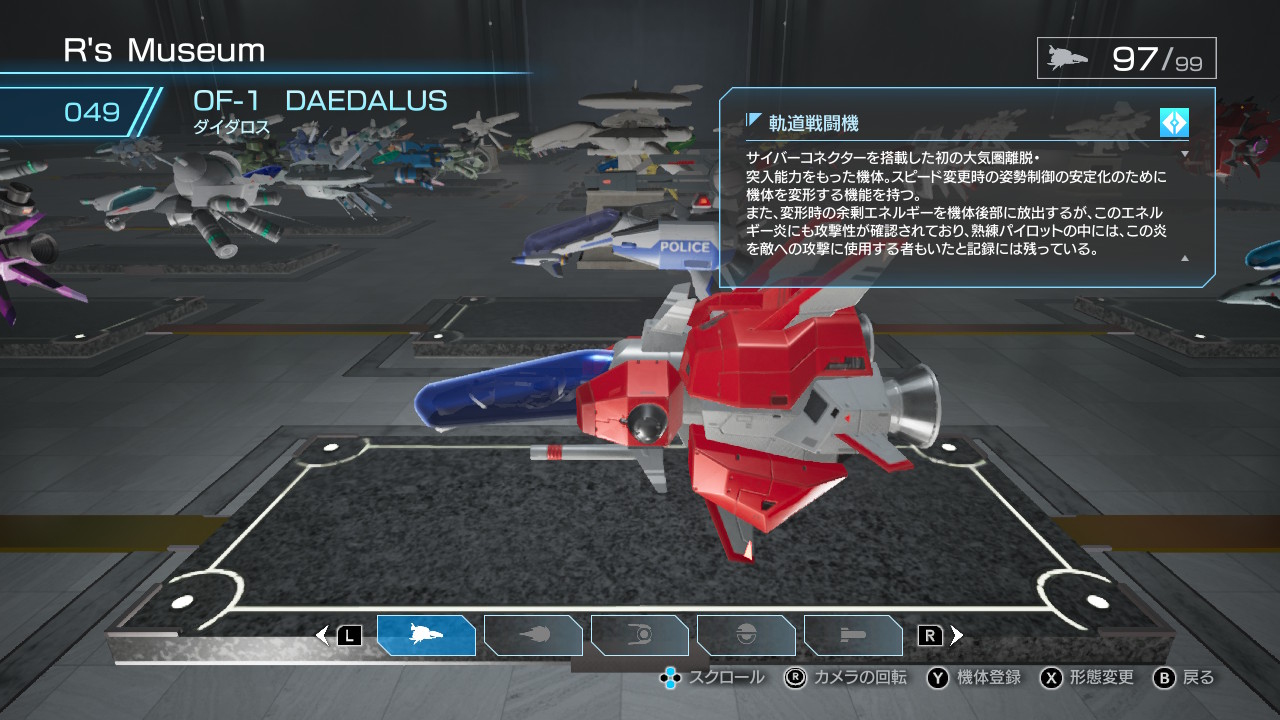
Task: Activate 形態変更 to change ship form
Action: coord(1088,678)
